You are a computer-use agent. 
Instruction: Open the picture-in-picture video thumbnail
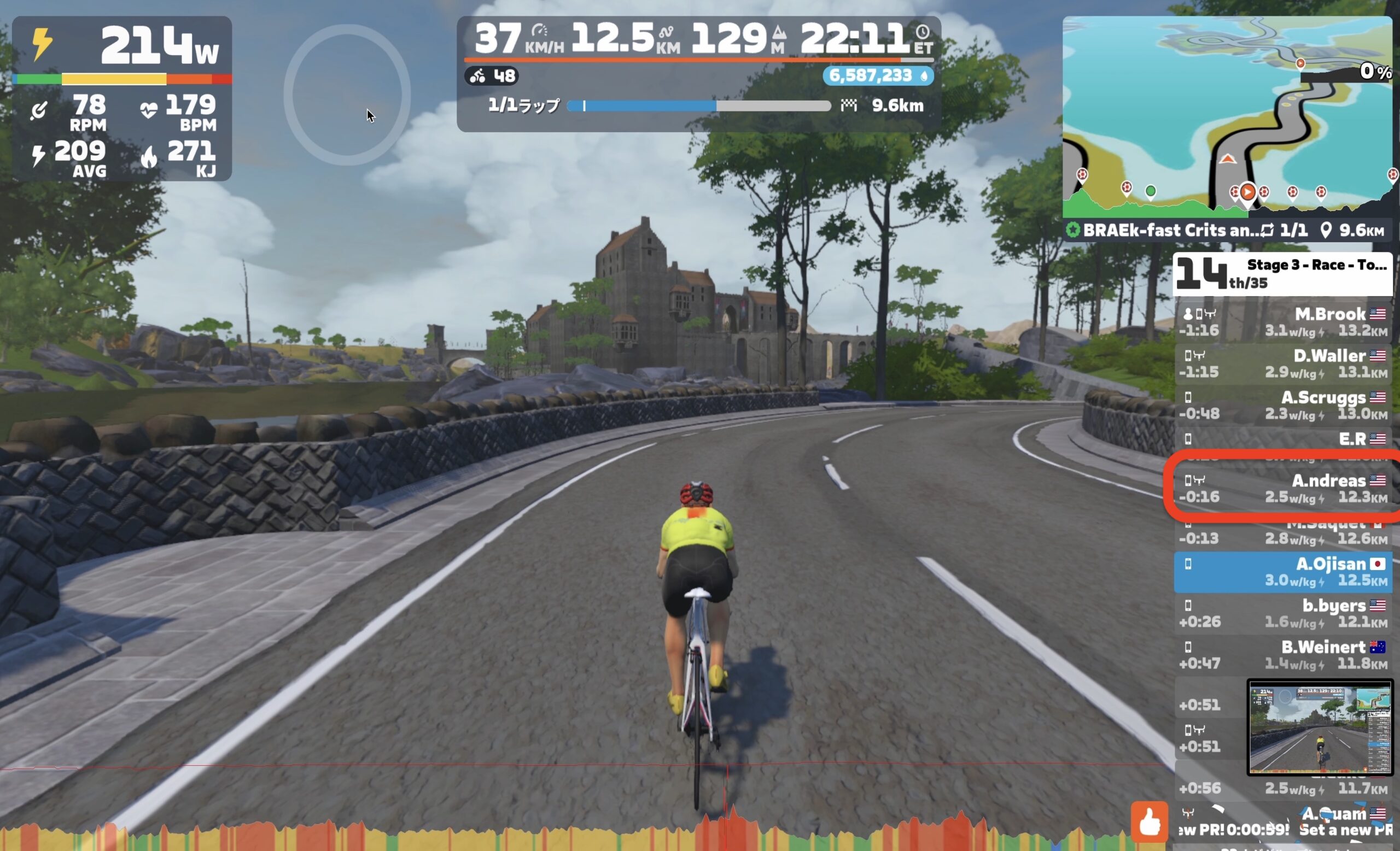[1319, 727]
